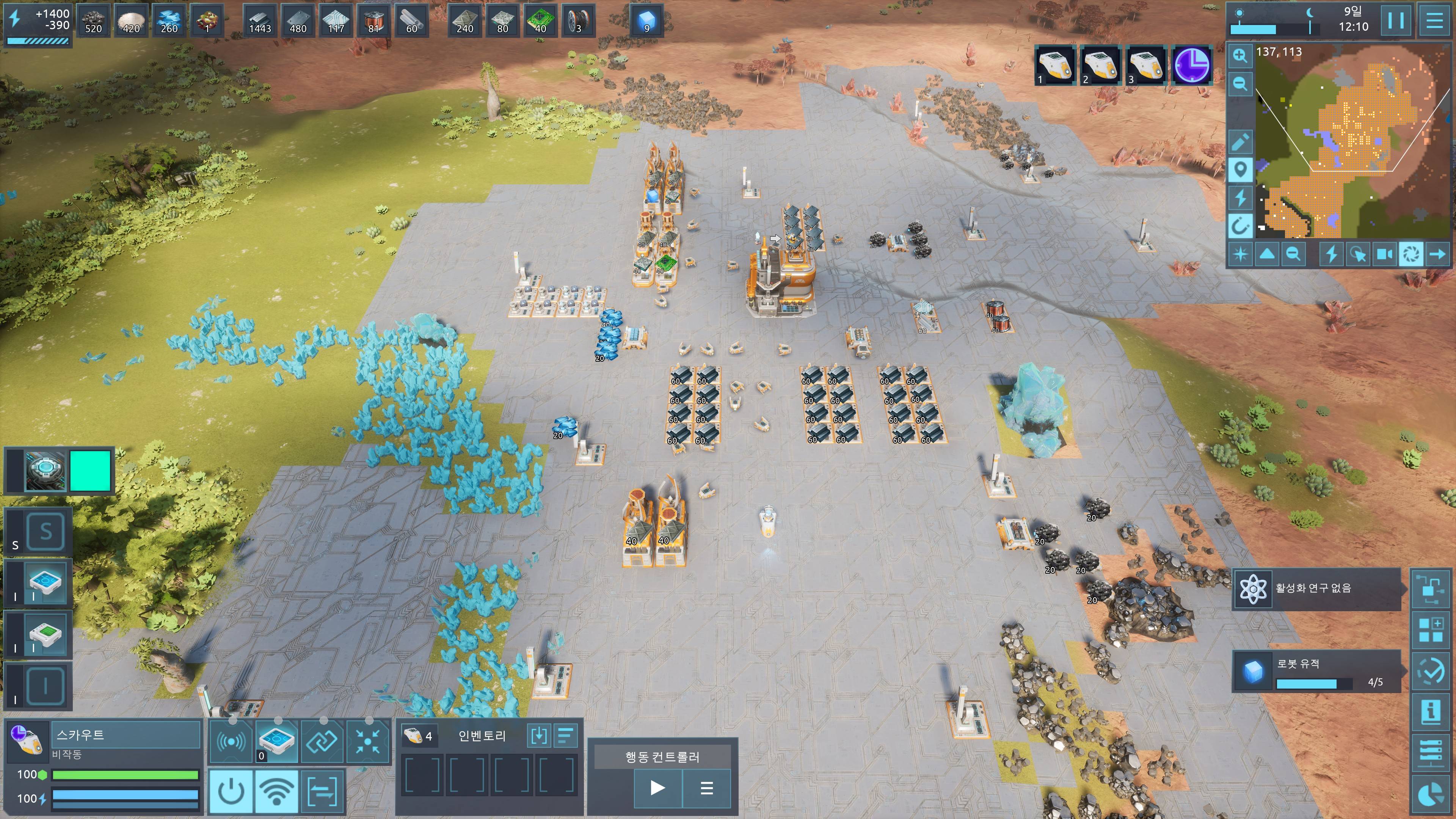Zoom in the minimap with the plus magnifier
Screen dimensions: 1456x819
point(1239,55)
